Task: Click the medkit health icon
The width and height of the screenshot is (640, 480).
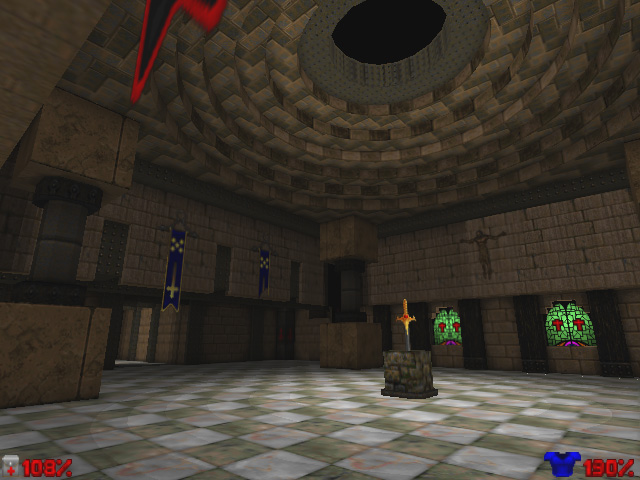Action: click(11, 465)
